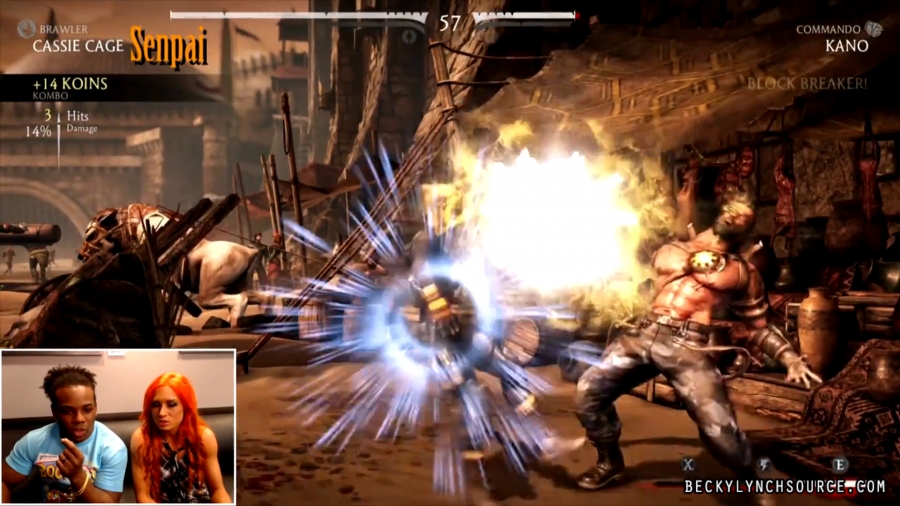Open the BECKYLYNCHSOURCE.COM watermark link
900x506 pixels.
click(784, 487)
